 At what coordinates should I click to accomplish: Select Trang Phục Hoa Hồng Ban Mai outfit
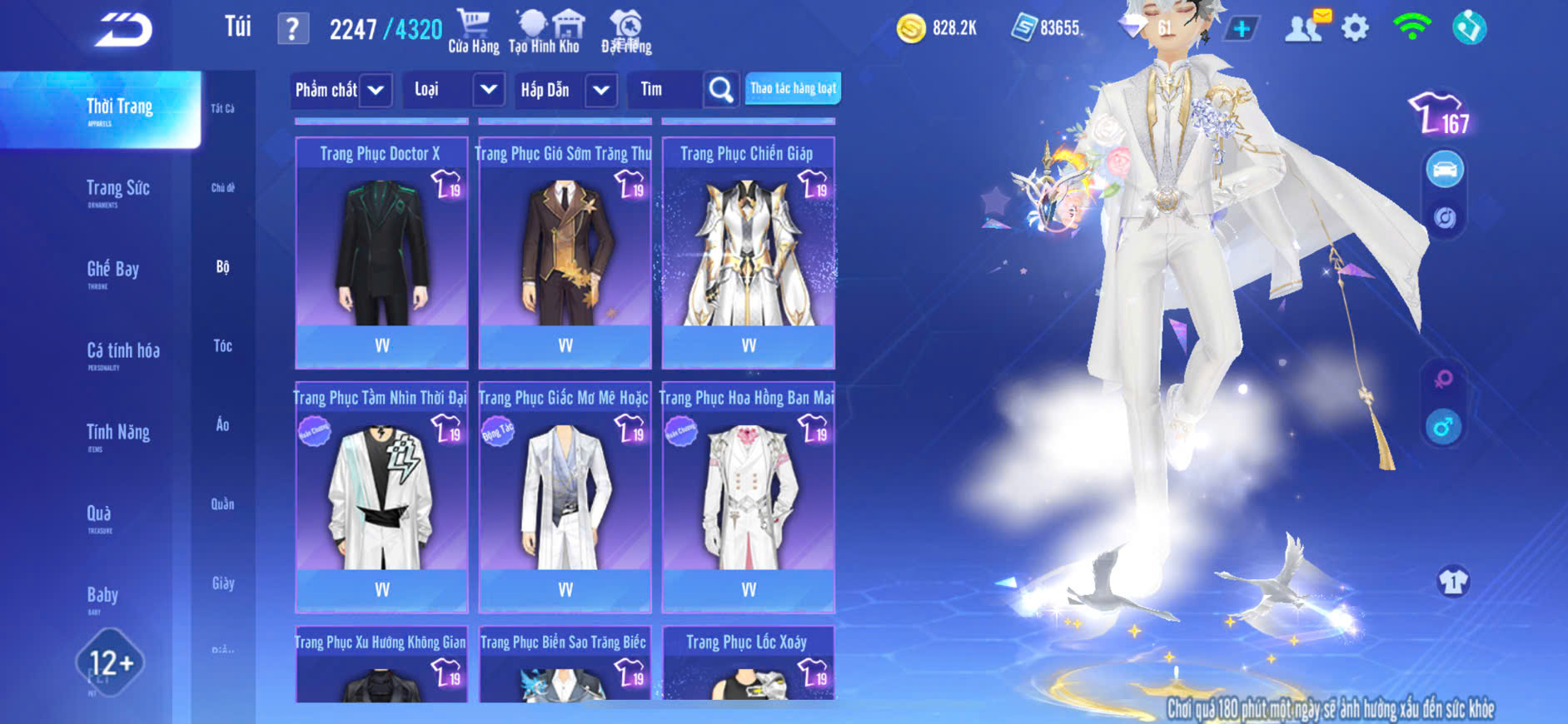pyautogui.click(x=748, y=497)
